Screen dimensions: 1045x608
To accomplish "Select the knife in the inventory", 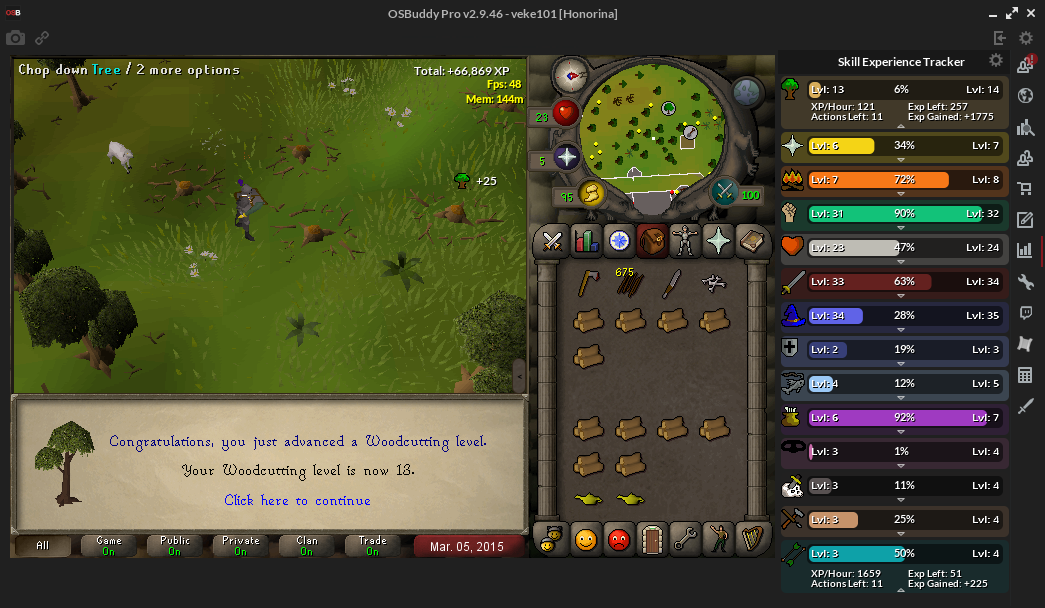I will click(x=672, y=284).
